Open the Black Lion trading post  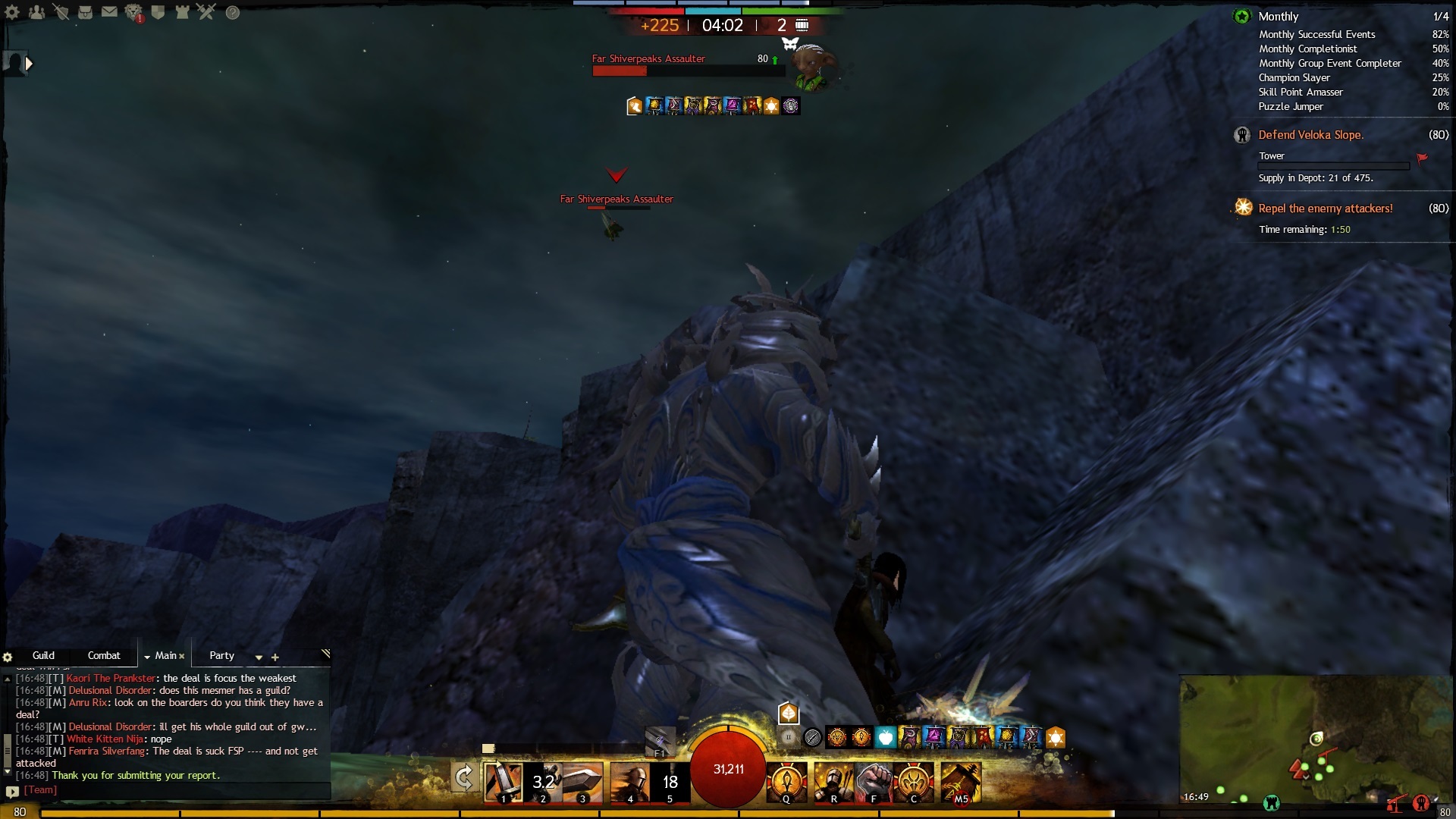pos(134,13)
